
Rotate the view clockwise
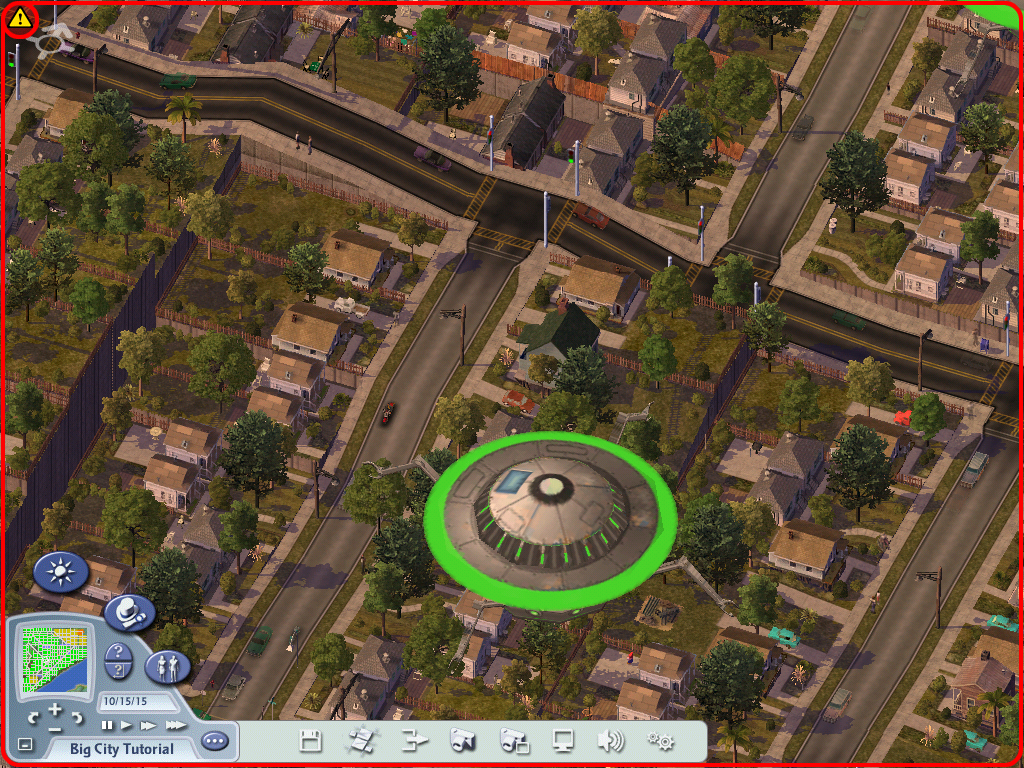[x=77, y=717]
